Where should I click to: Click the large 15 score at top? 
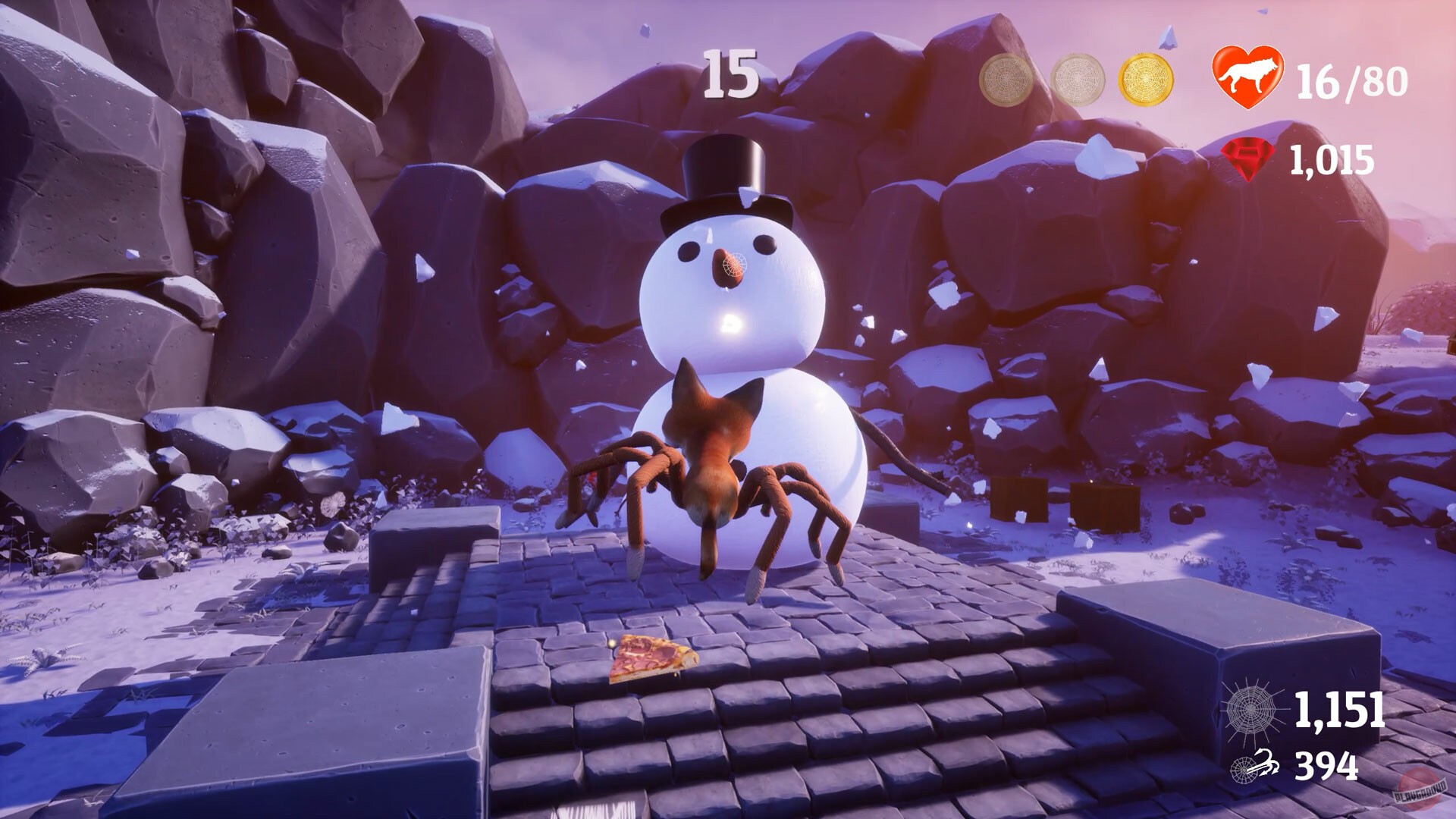pyautogui.click(x=729, y=74)
